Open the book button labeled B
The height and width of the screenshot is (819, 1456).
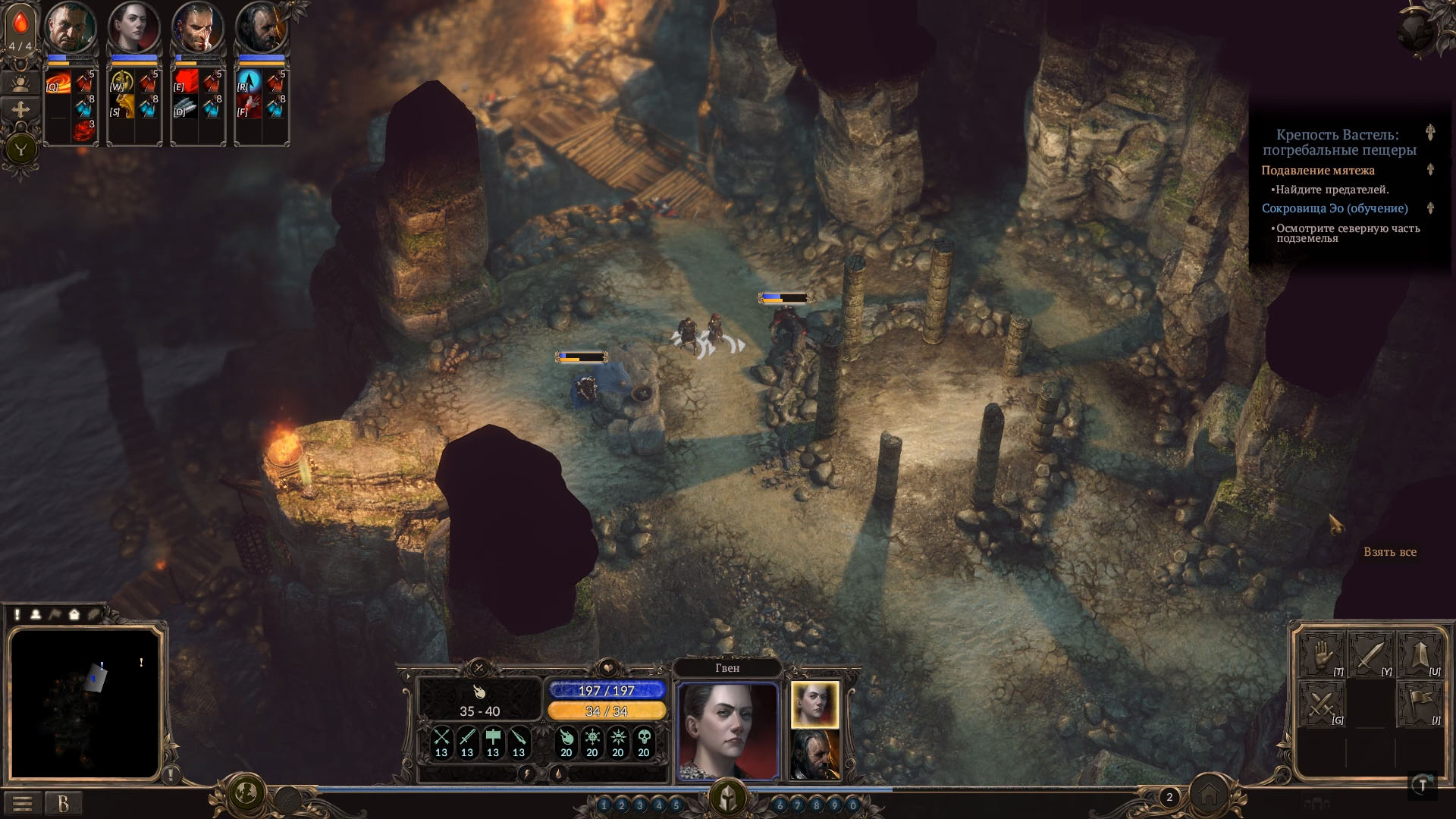63,803
